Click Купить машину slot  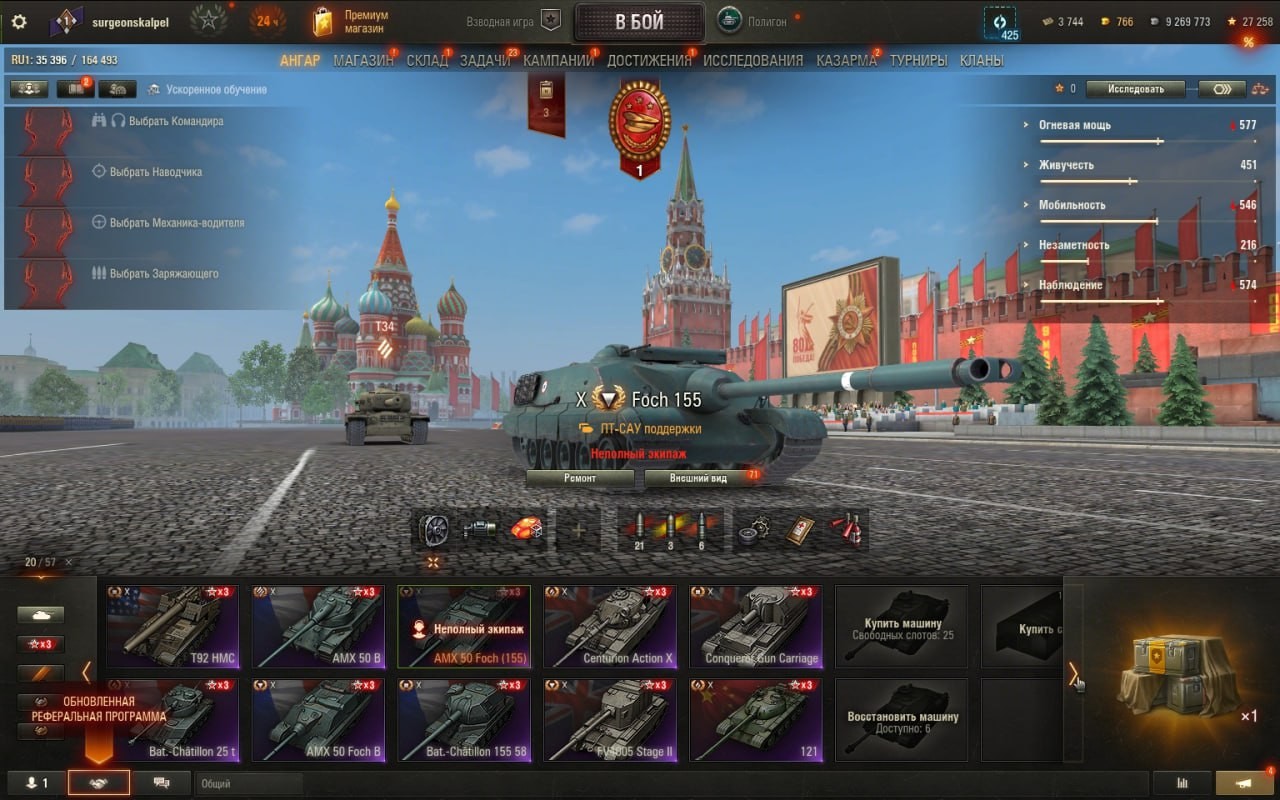(902, 627)
